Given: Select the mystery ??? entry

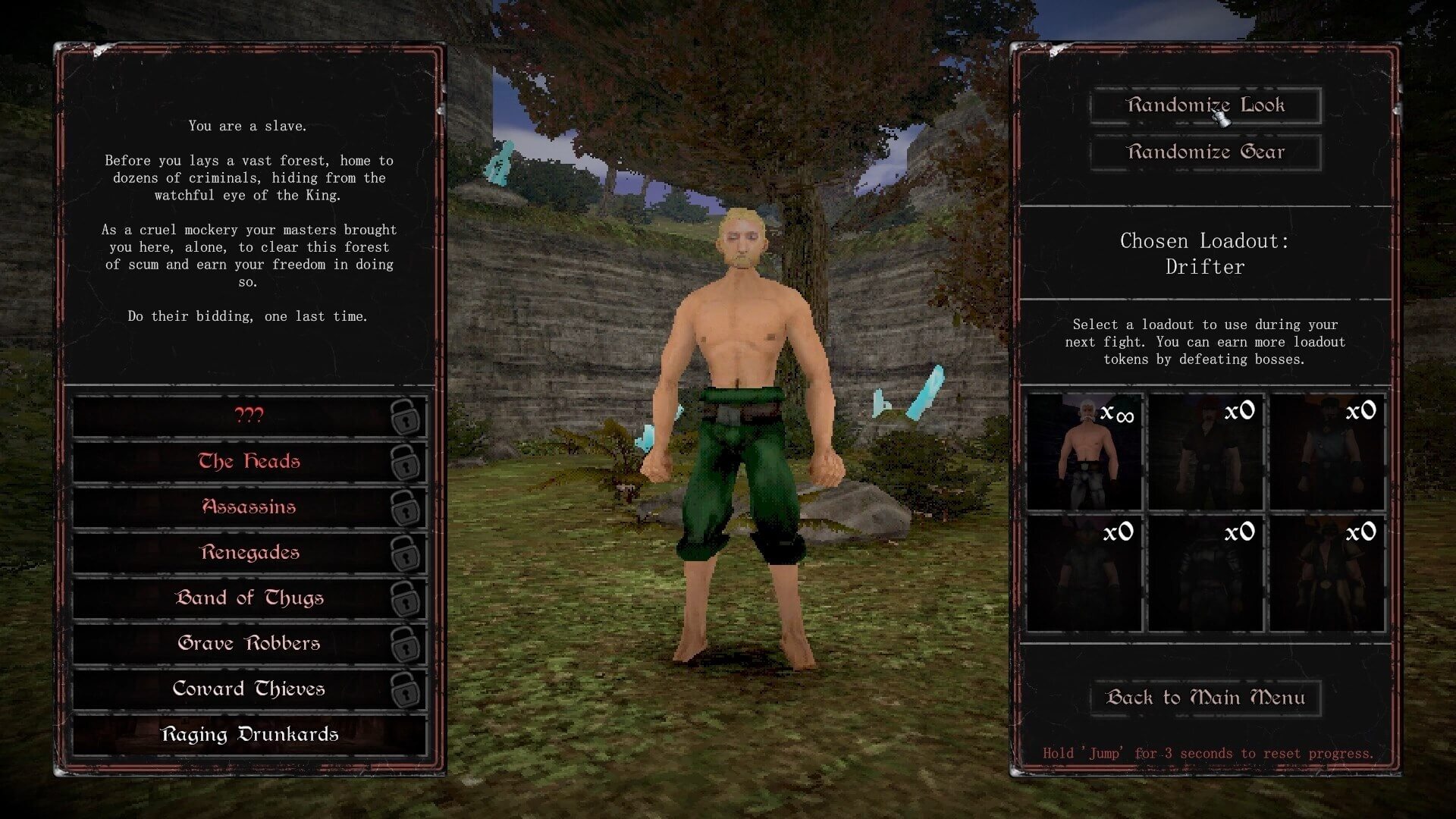Looking at the screenshot, I should (x=249, y=416).
